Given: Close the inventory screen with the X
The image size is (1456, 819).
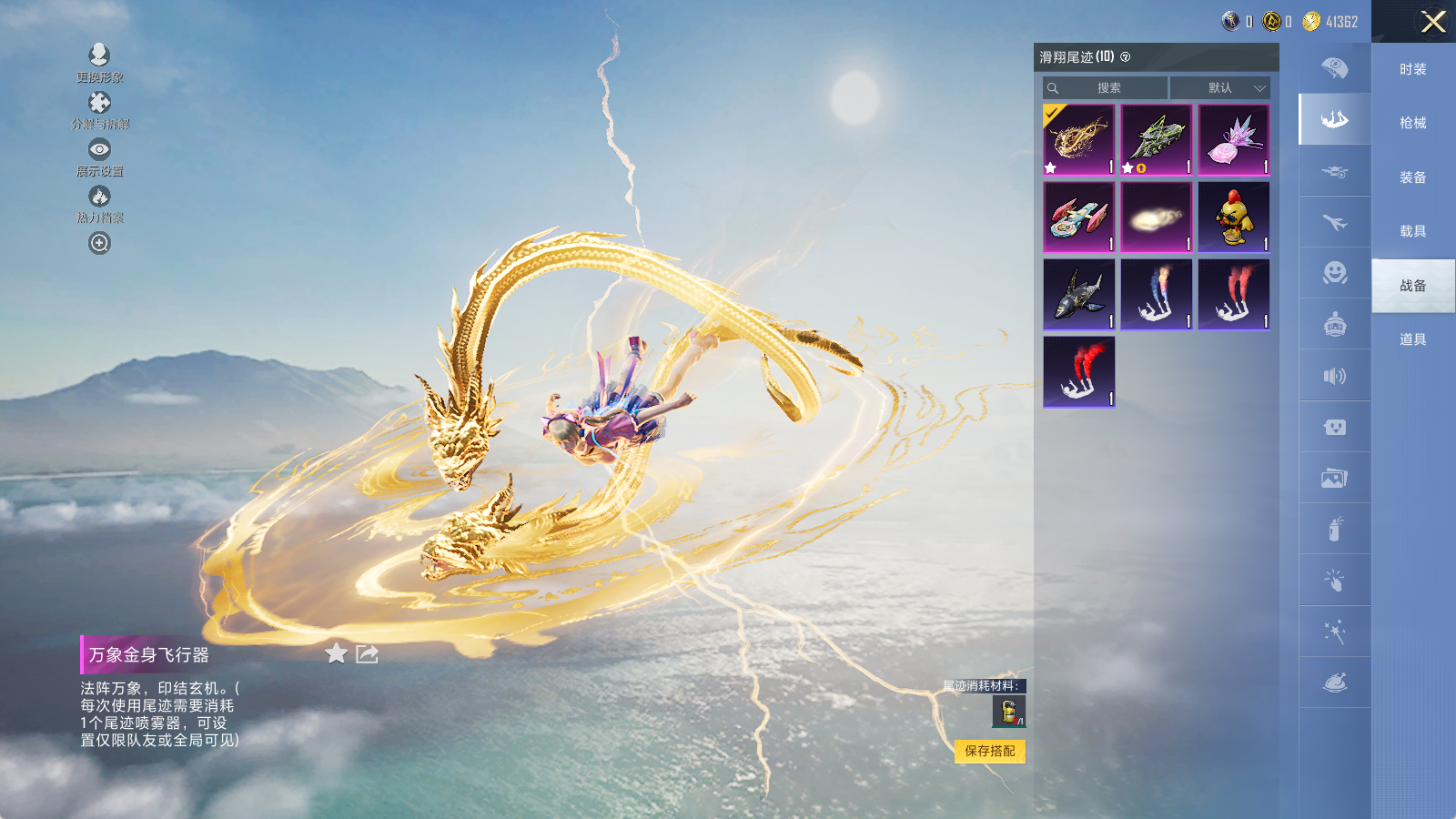Looking at the screenshot, I should [1433, 22].
